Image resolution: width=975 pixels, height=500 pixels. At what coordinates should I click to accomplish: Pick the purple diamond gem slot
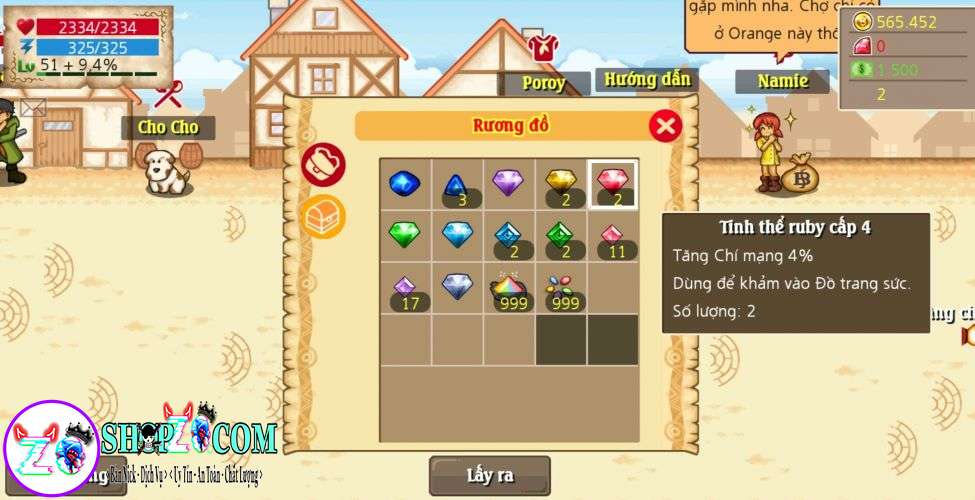(508, 184)
